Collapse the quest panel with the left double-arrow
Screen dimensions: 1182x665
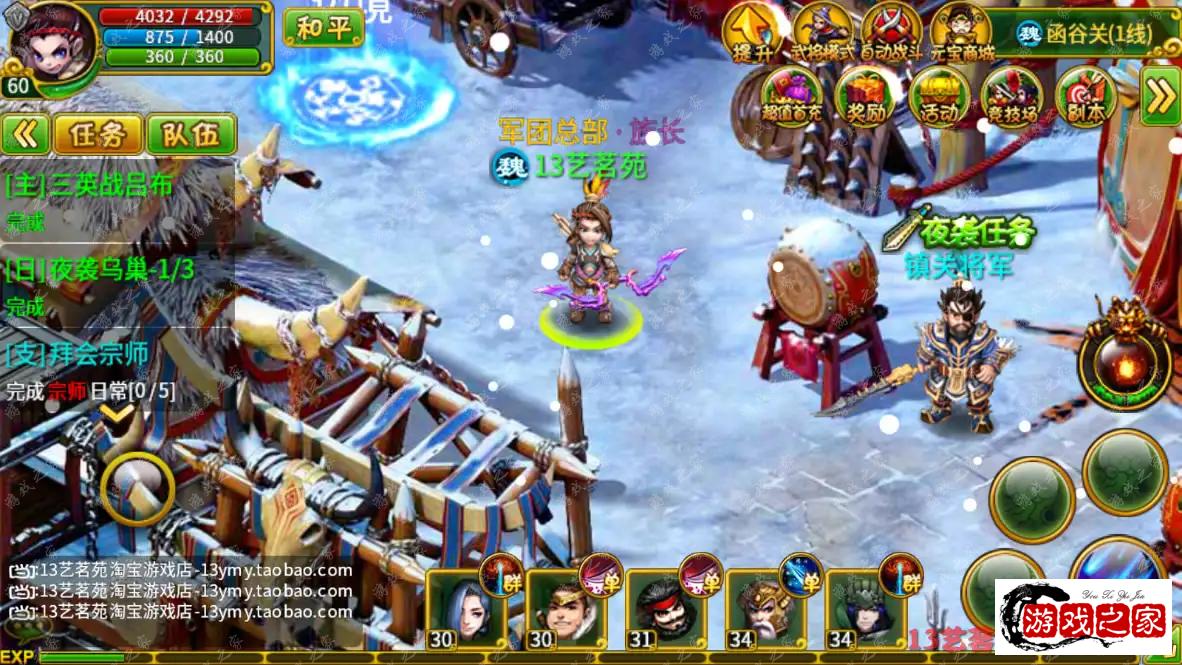25,134
